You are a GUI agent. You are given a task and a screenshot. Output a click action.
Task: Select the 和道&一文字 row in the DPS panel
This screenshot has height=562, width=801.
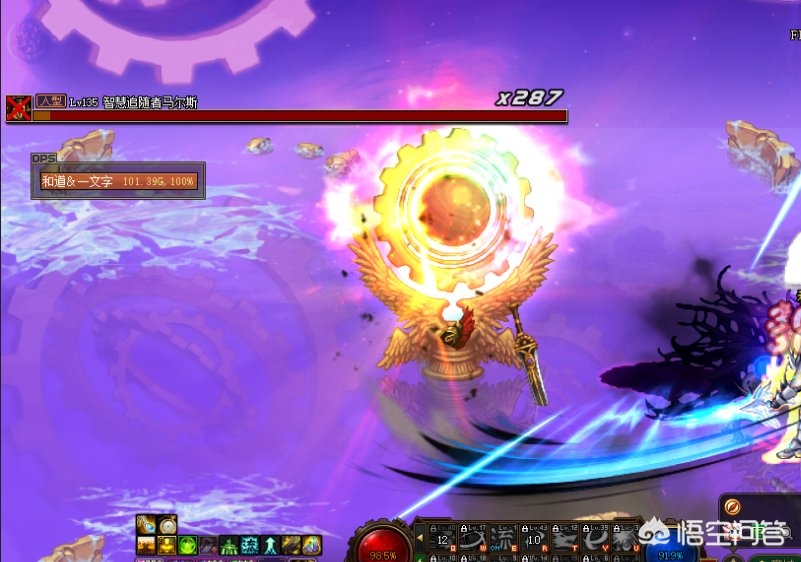coord(118,182)
